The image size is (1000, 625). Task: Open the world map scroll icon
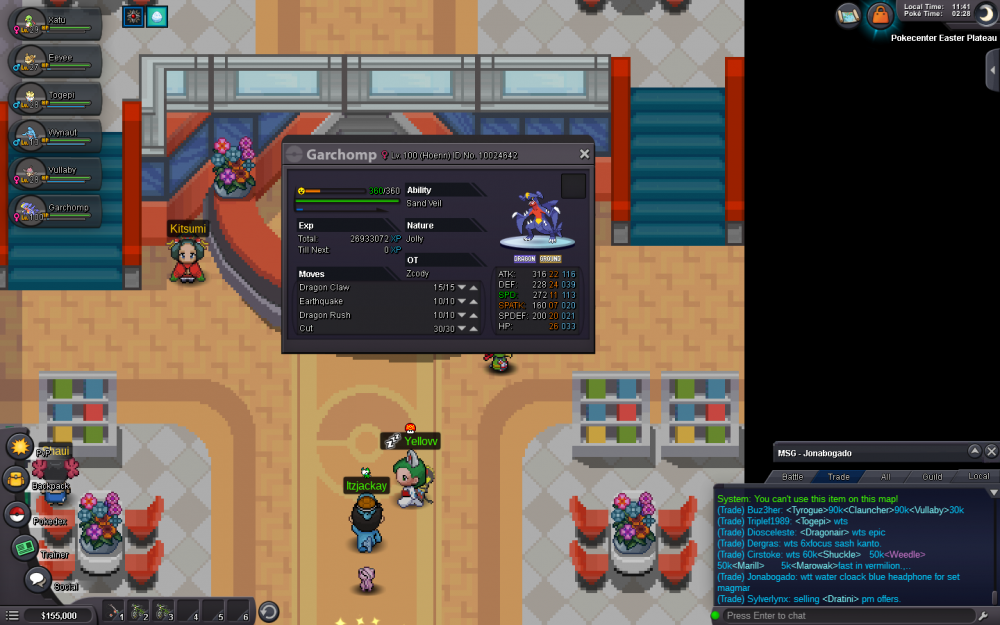tap(849, 15)
